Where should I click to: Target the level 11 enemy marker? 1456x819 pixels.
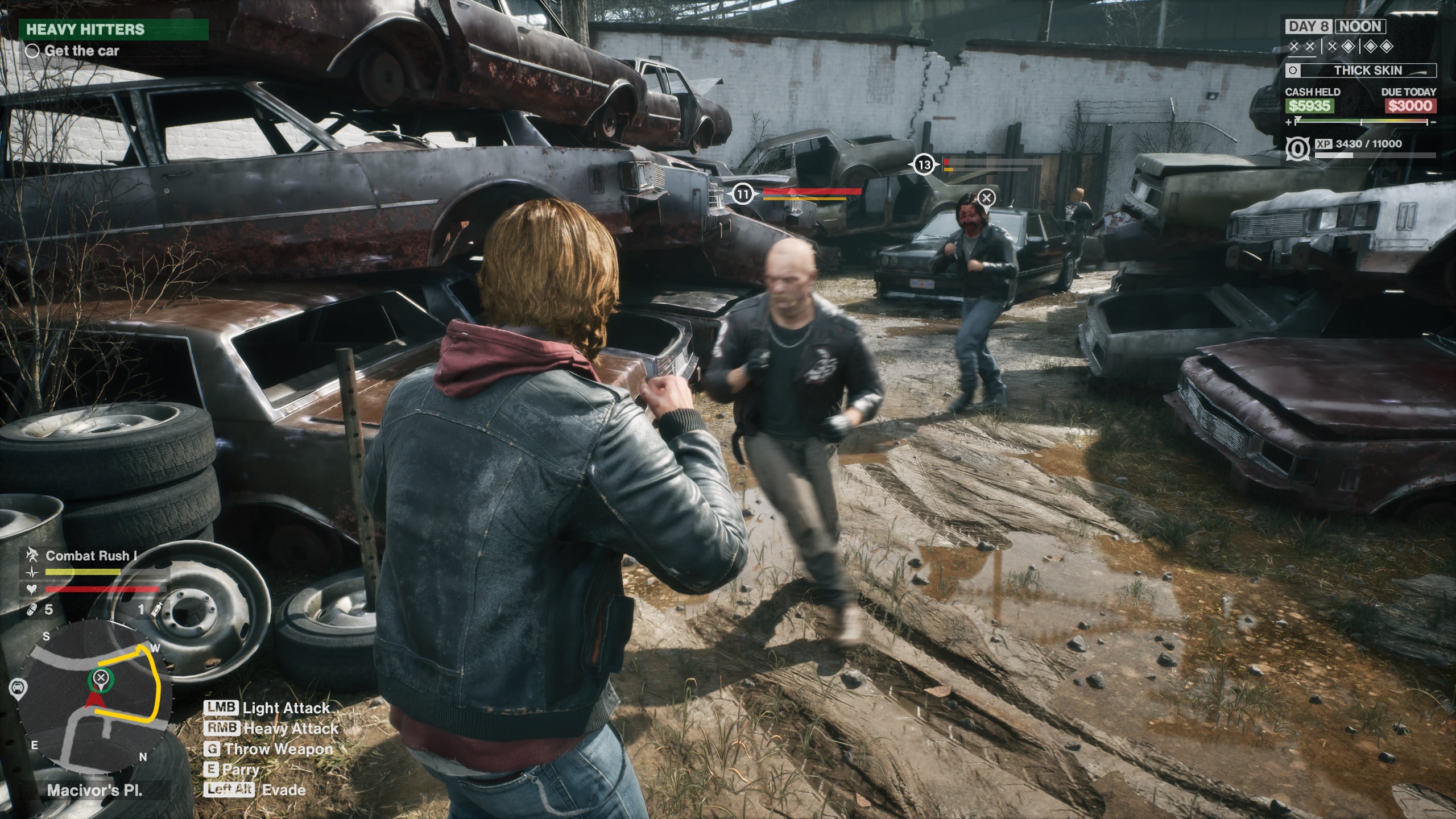pos(742,195)
